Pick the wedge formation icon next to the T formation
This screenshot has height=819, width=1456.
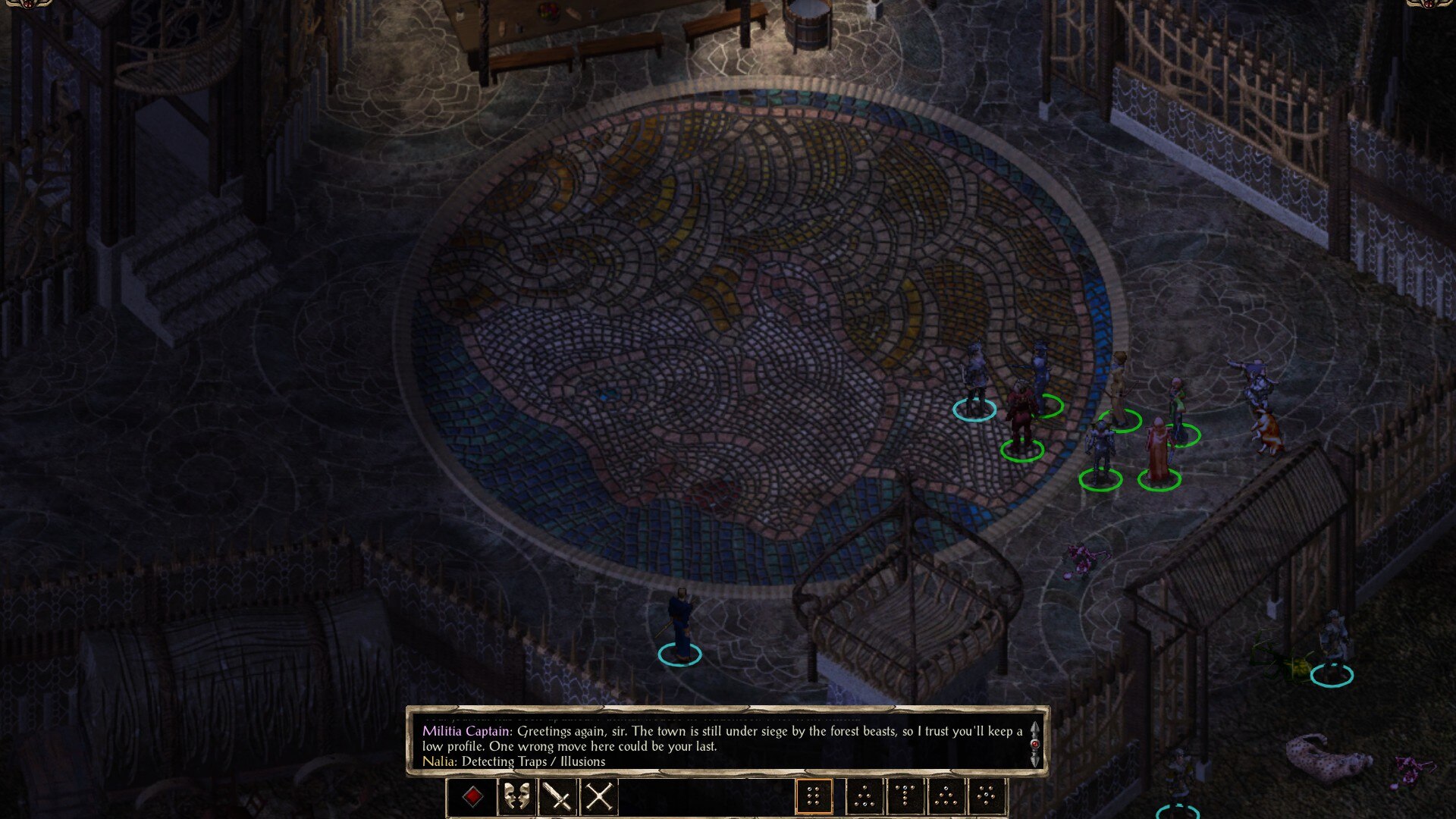[946, 796]
